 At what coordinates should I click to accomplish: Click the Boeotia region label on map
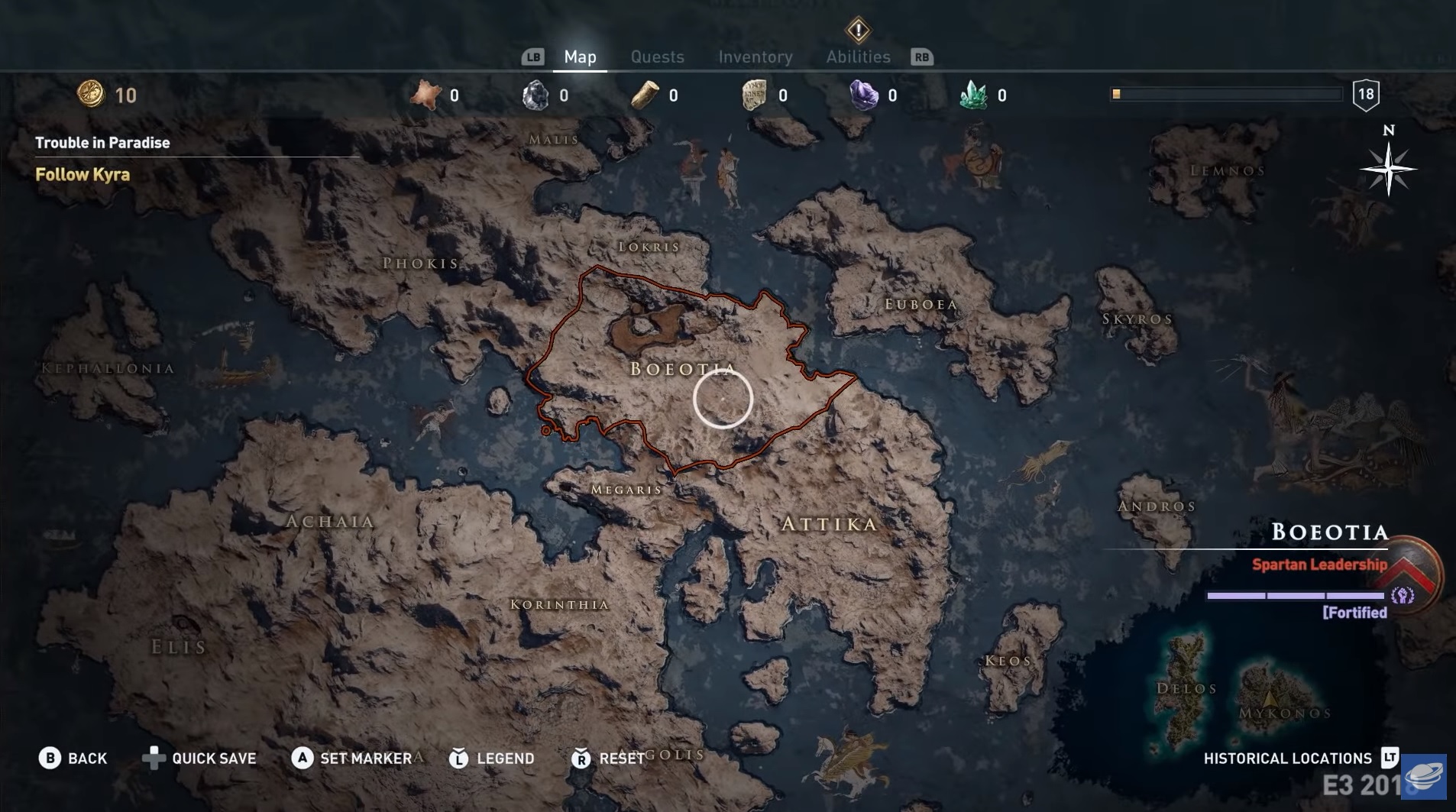click(x=683, y=369)
